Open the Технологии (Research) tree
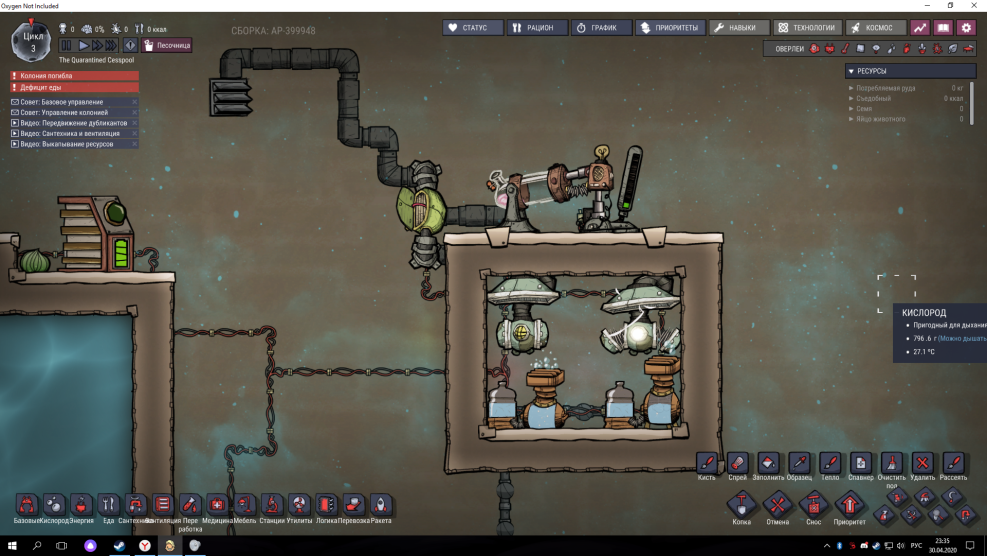987x556 pixels. tap(806, 28)
